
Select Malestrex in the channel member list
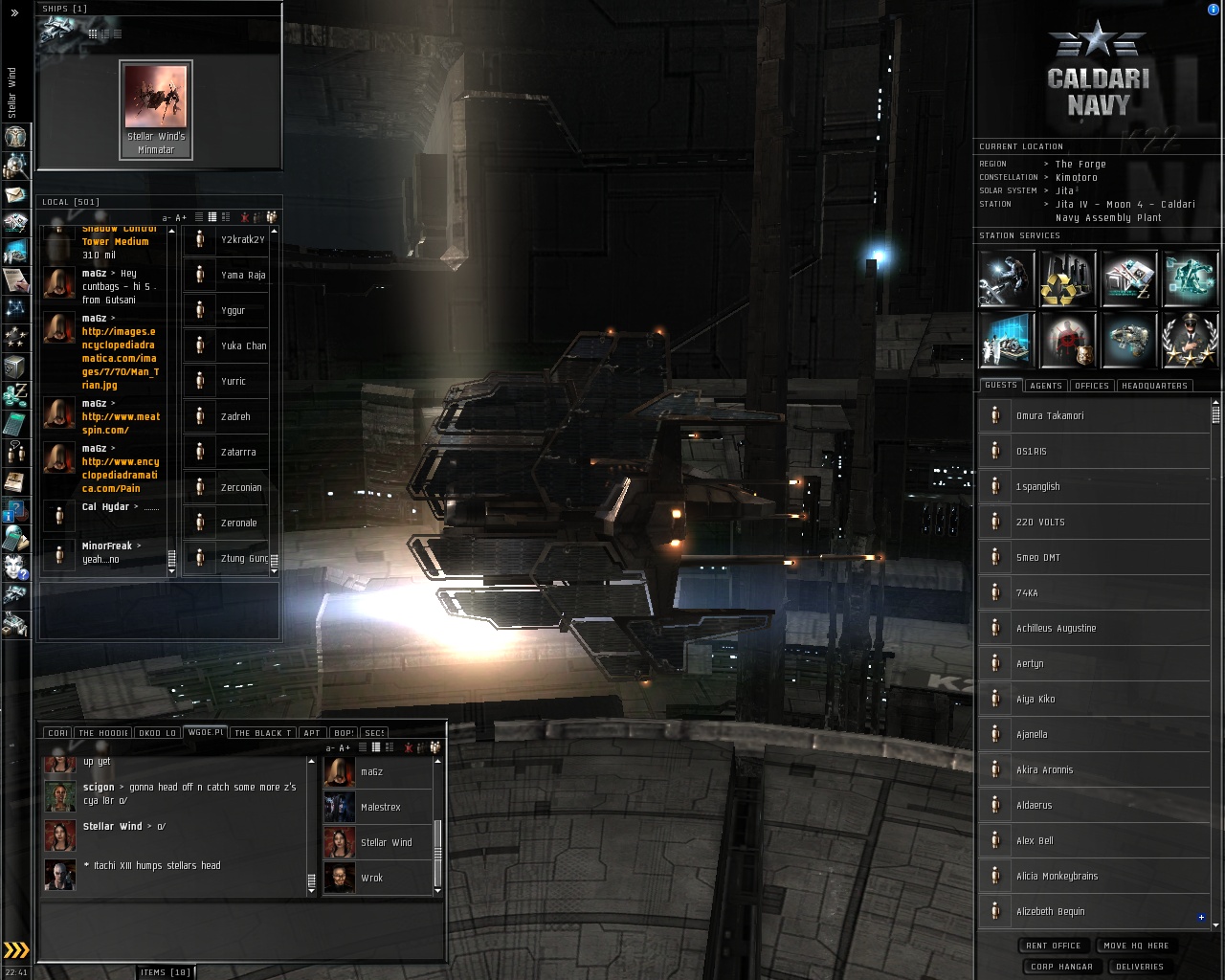380,807
